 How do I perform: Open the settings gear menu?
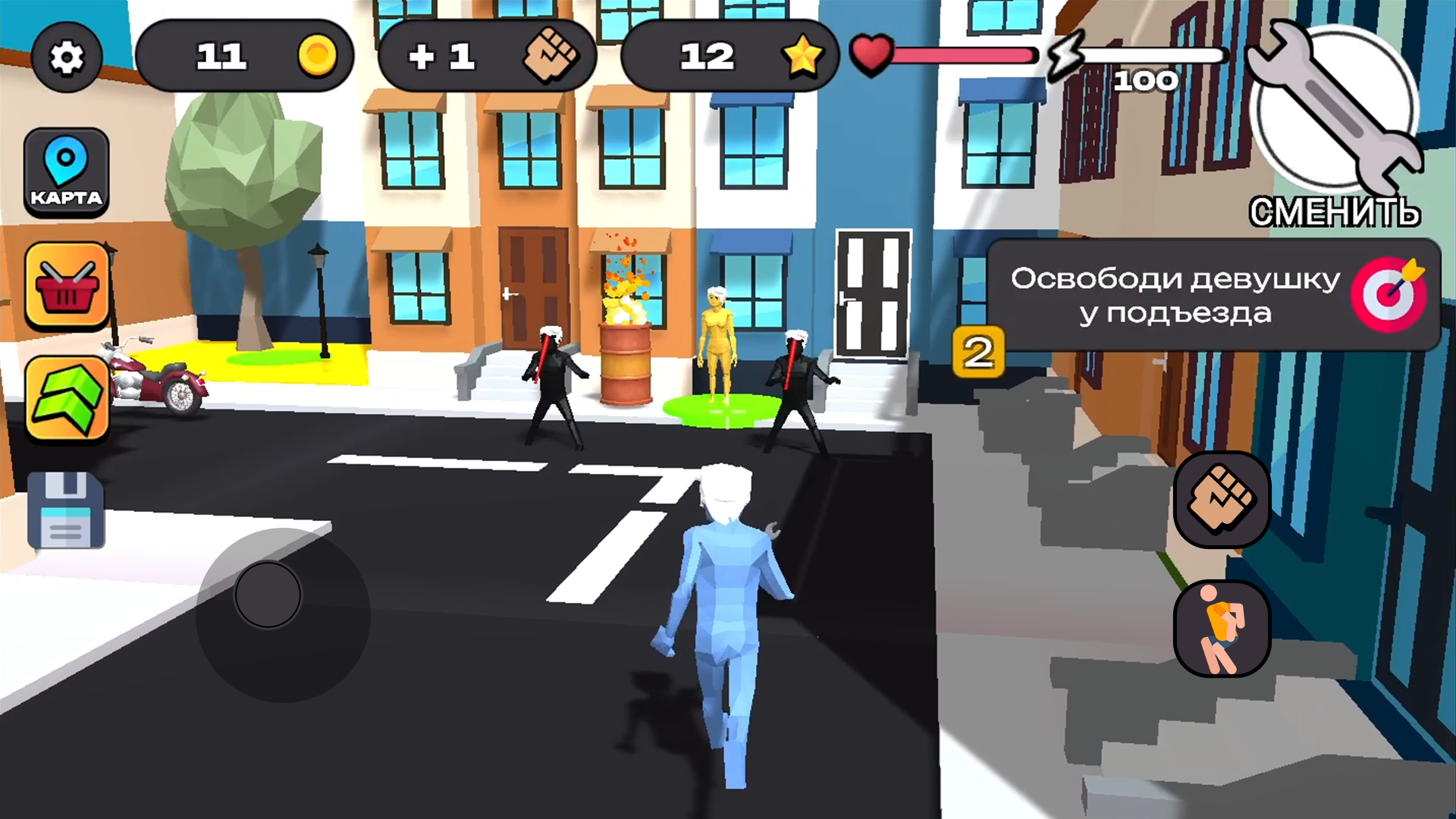tap(67, 57)
